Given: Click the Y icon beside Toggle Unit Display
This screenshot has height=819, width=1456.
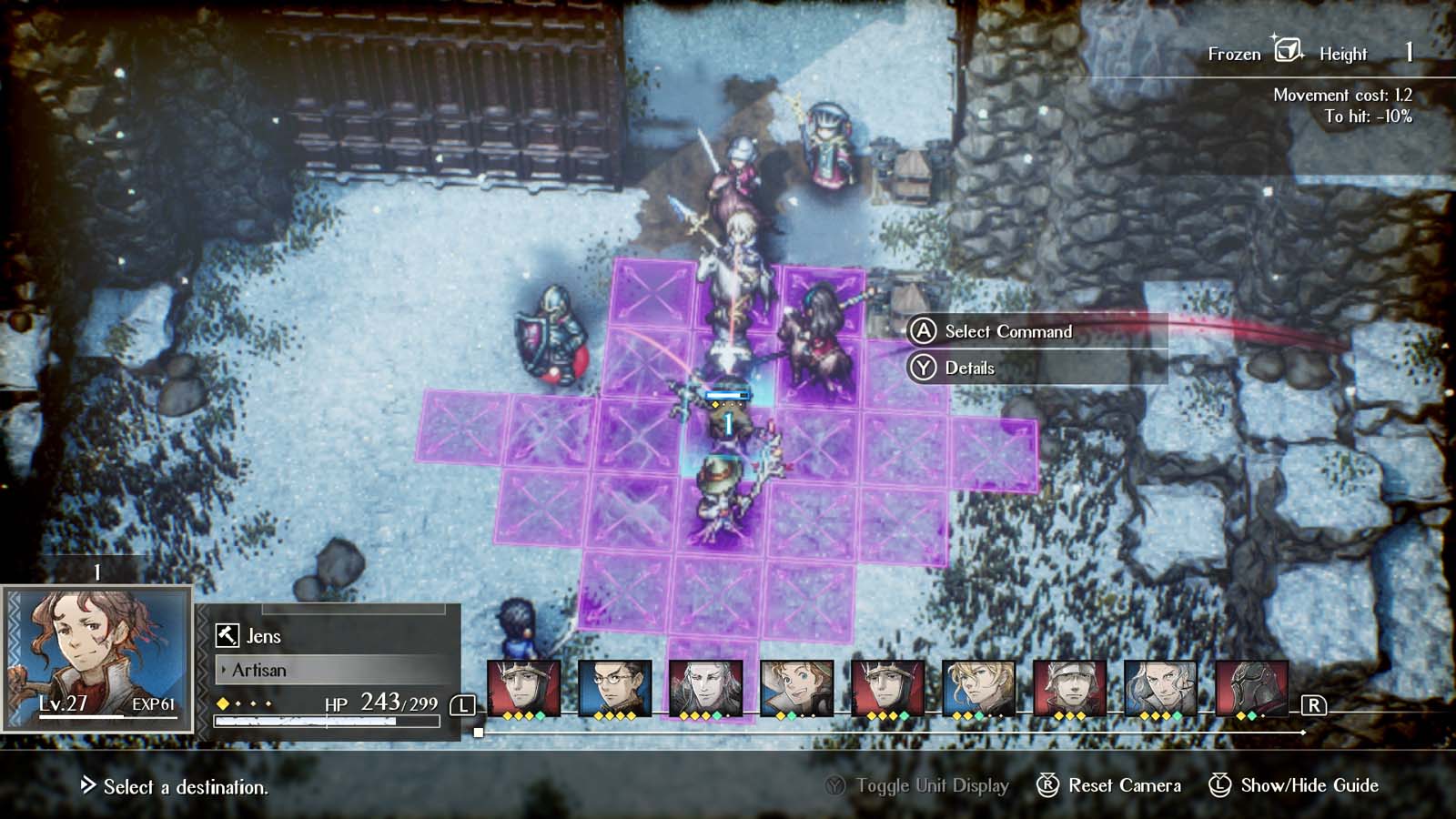Looking at the screenshot, I should coord(834,784).
